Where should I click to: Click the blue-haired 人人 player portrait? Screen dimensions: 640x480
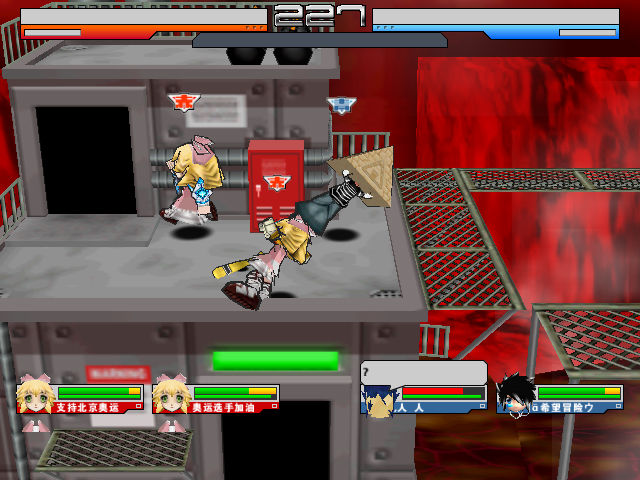coord(377,399)
